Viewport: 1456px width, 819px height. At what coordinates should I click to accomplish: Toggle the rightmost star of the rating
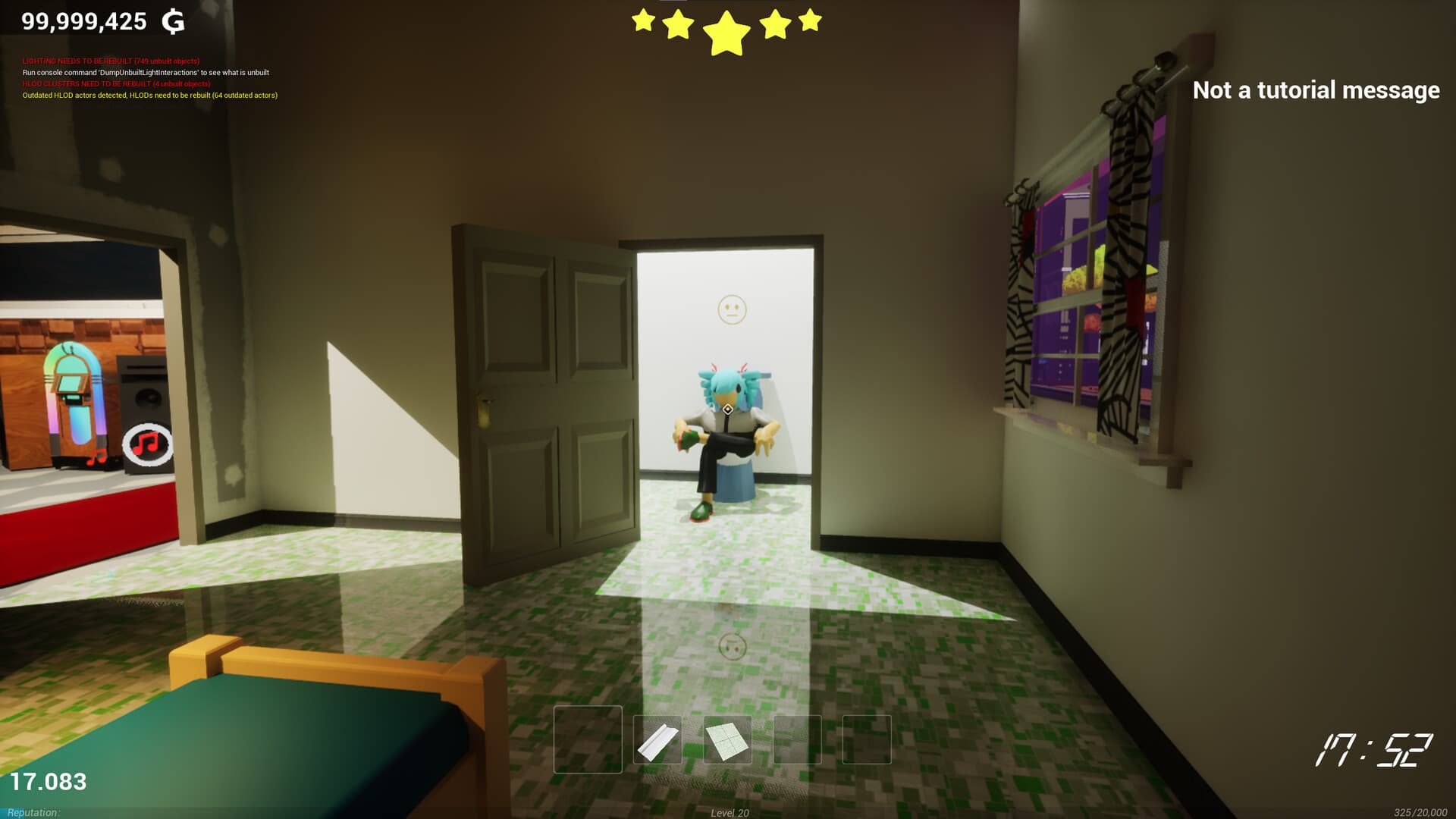coord(810,21)
